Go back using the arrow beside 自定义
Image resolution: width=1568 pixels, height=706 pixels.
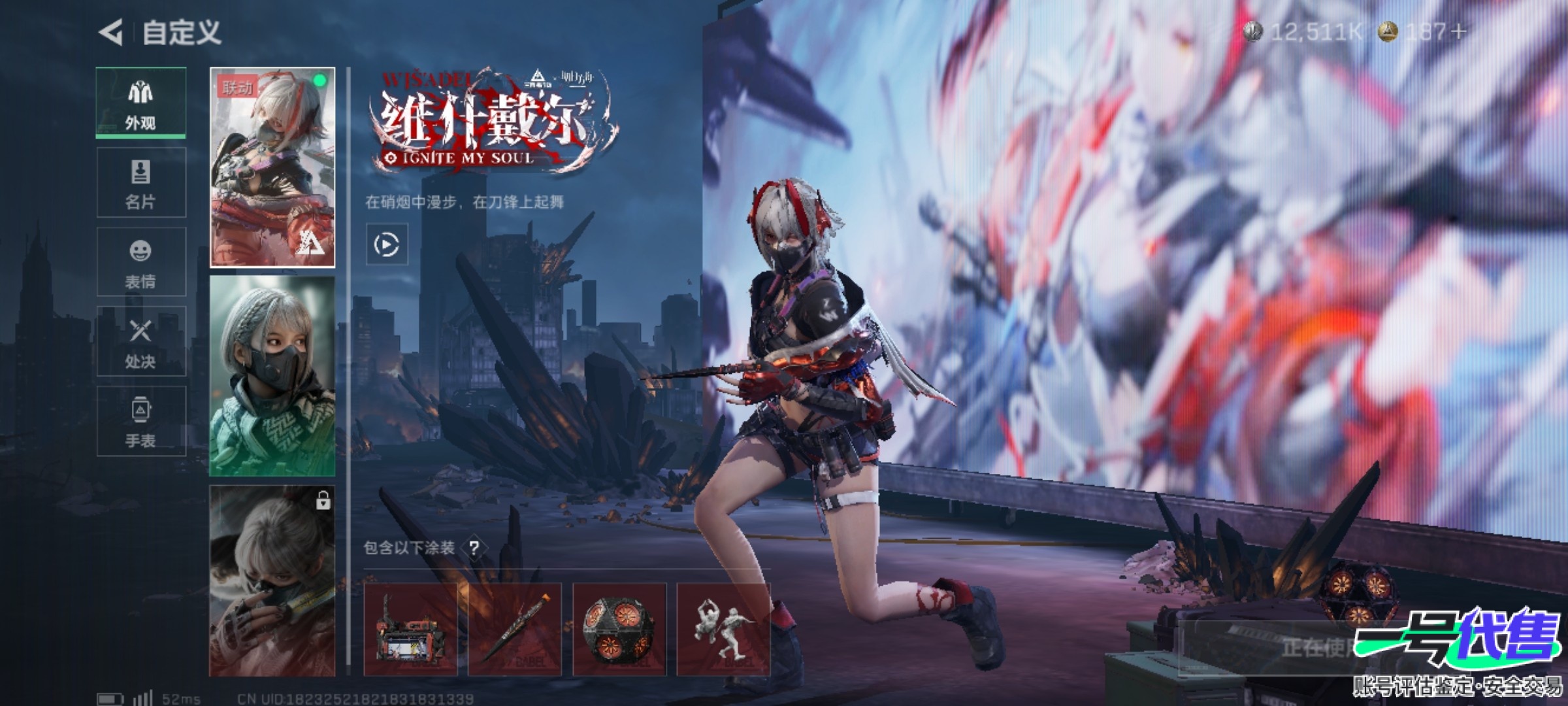(x=111, y=32)
